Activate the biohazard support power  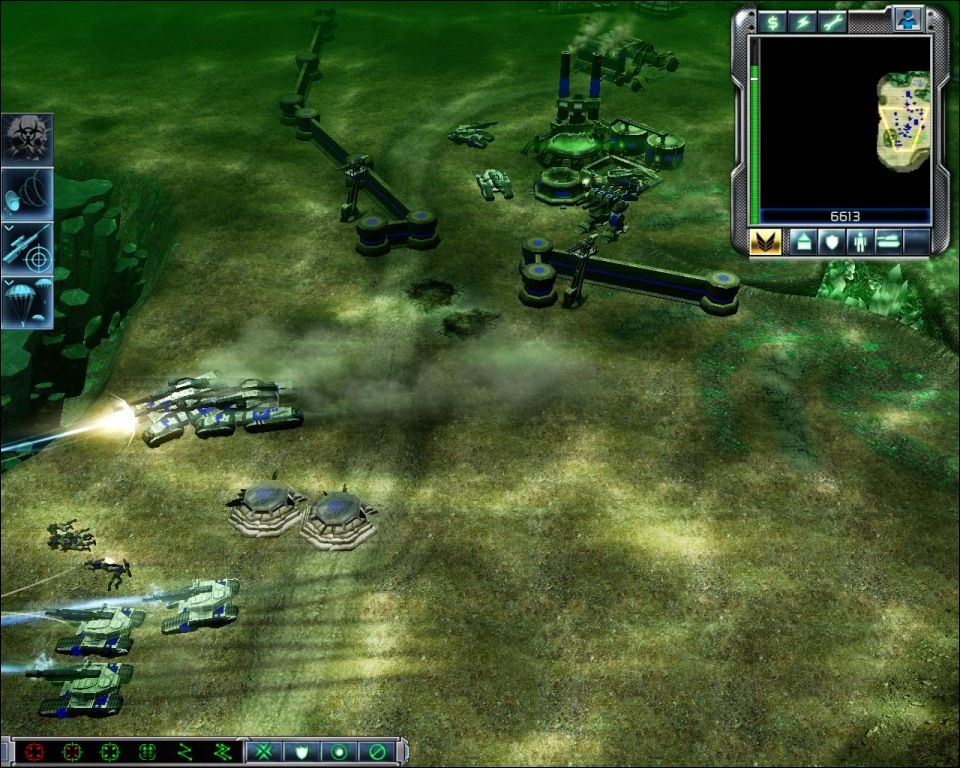pyautogui.click(x=27, y=138)
